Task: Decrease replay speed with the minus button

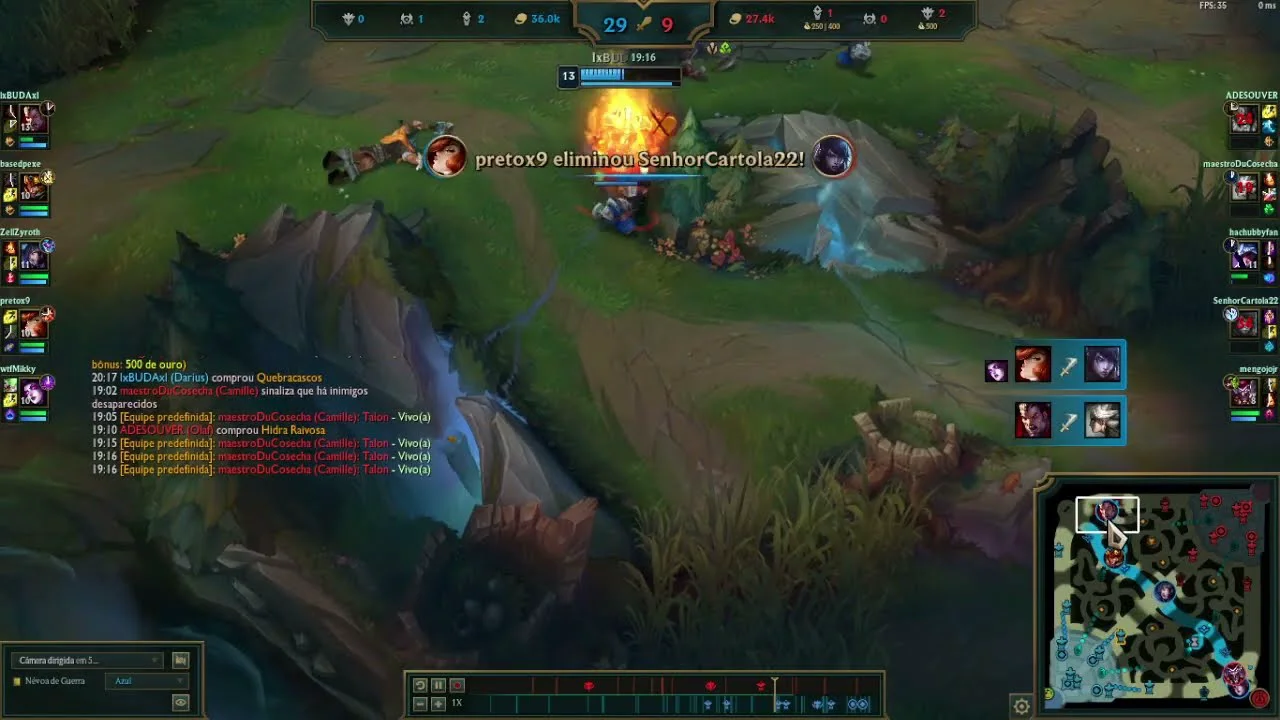Action: coord(420,704)
